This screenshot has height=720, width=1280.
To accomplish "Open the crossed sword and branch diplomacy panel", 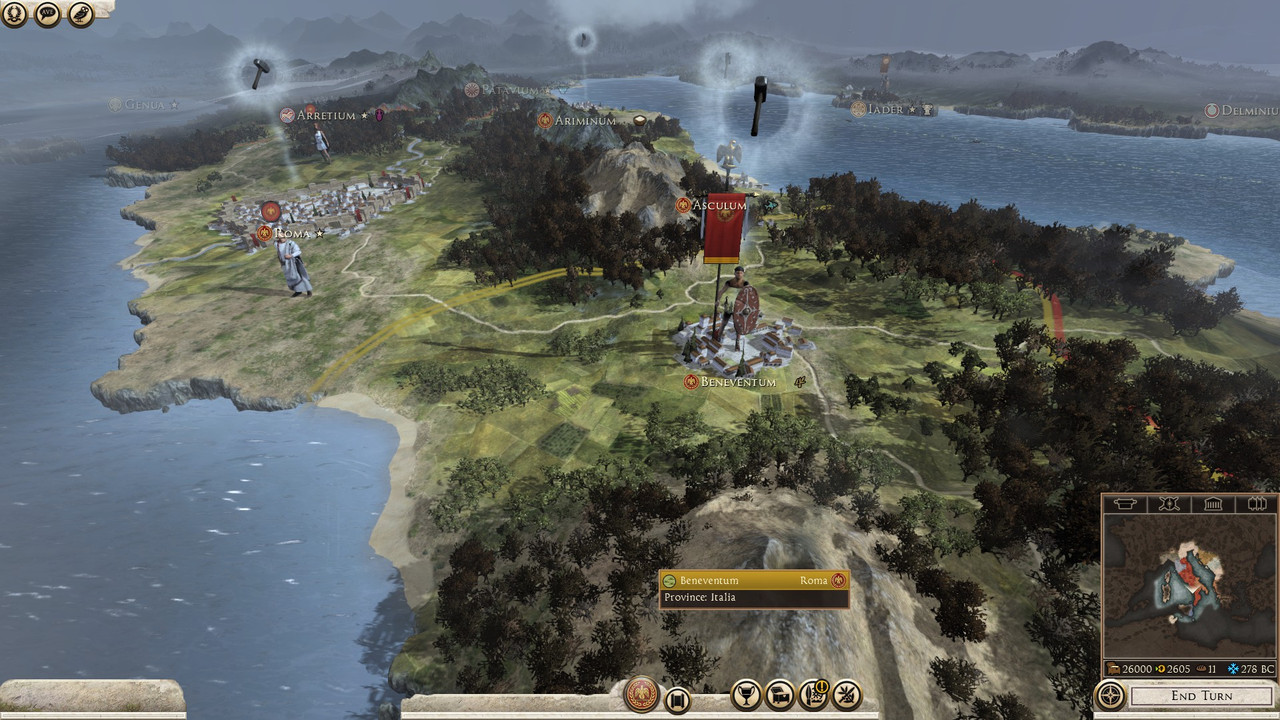I will click(847, 694).
